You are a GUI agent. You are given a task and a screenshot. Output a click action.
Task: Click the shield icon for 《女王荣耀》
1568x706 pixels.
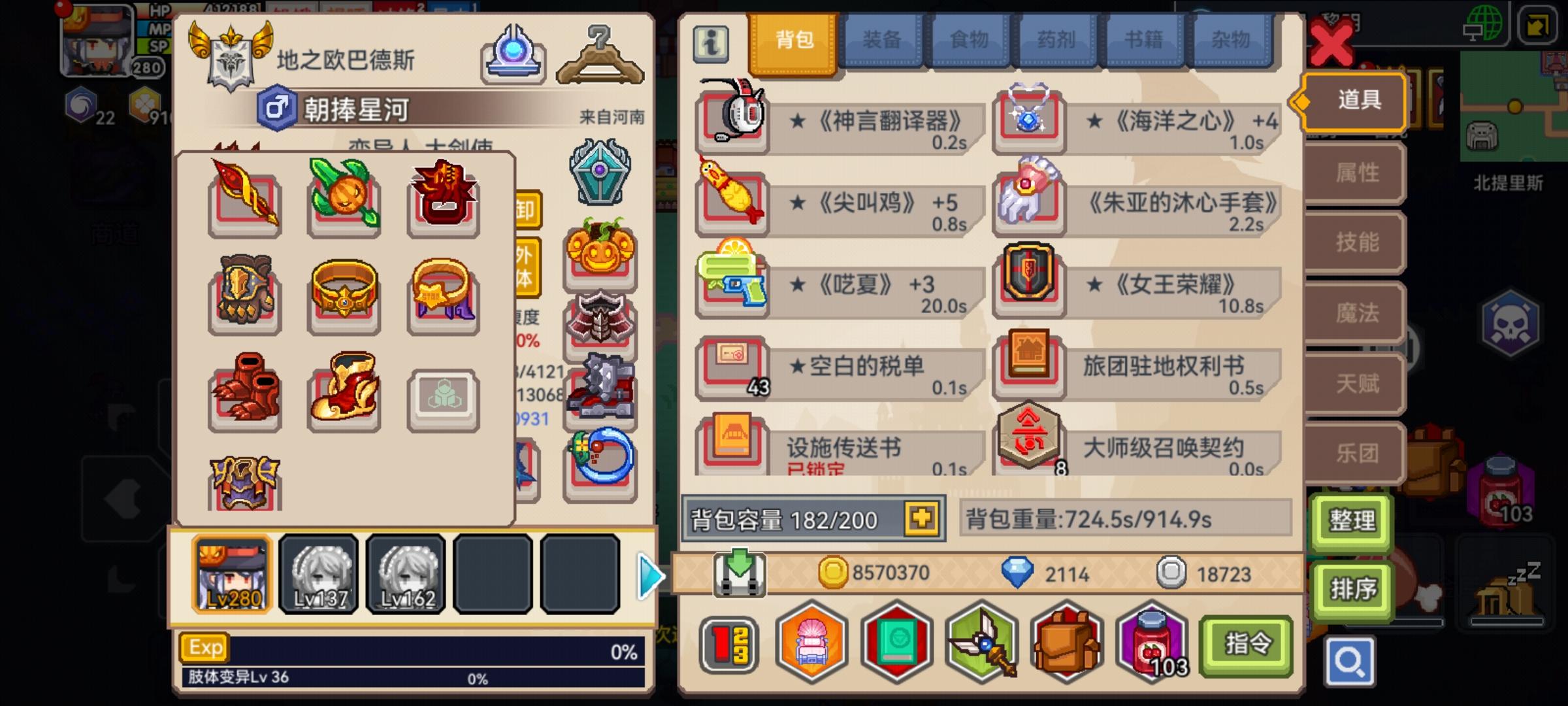click(1029, 288)
